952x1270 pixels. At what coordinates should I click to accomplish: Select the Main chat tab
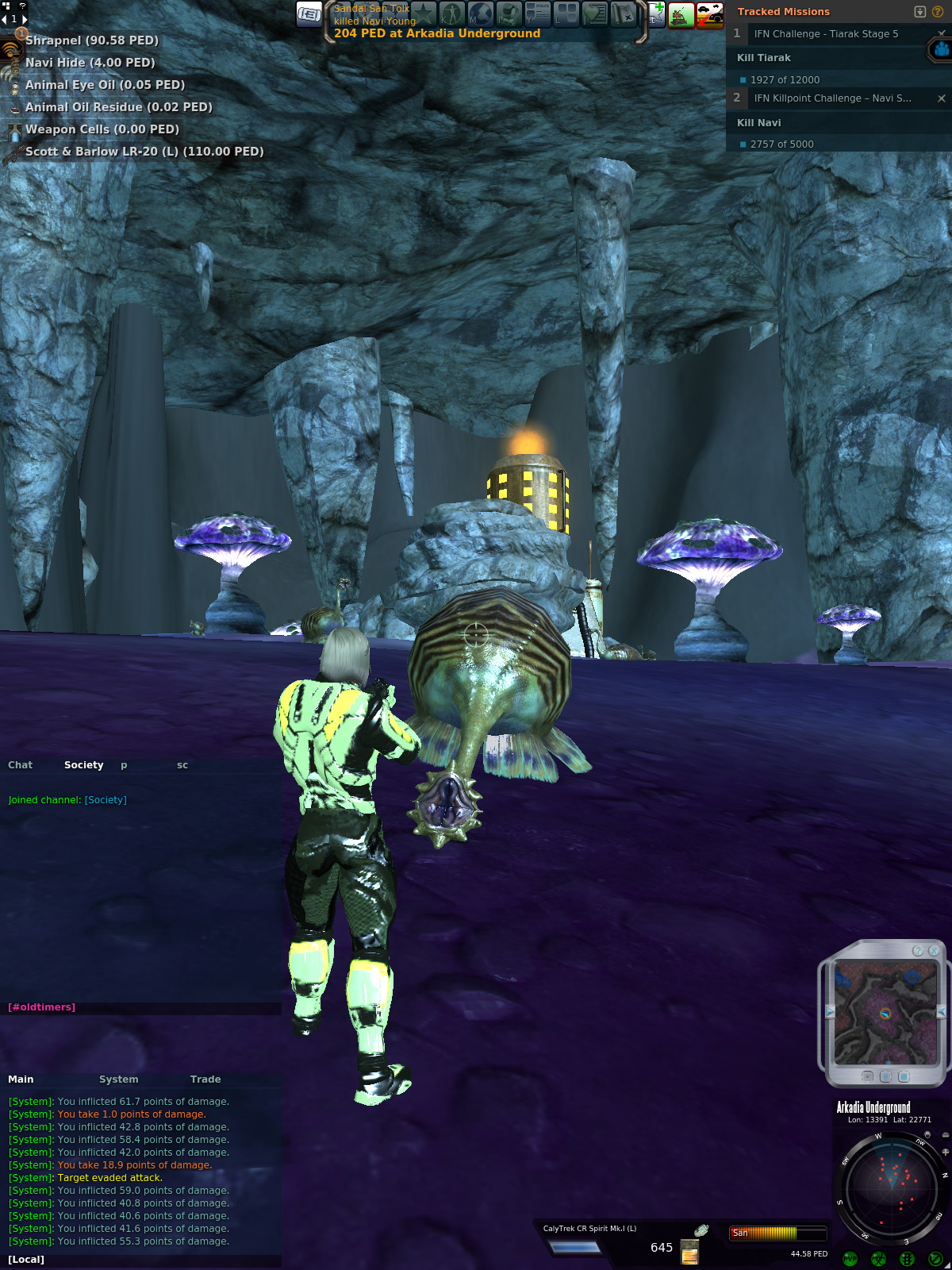[21, 1079]
